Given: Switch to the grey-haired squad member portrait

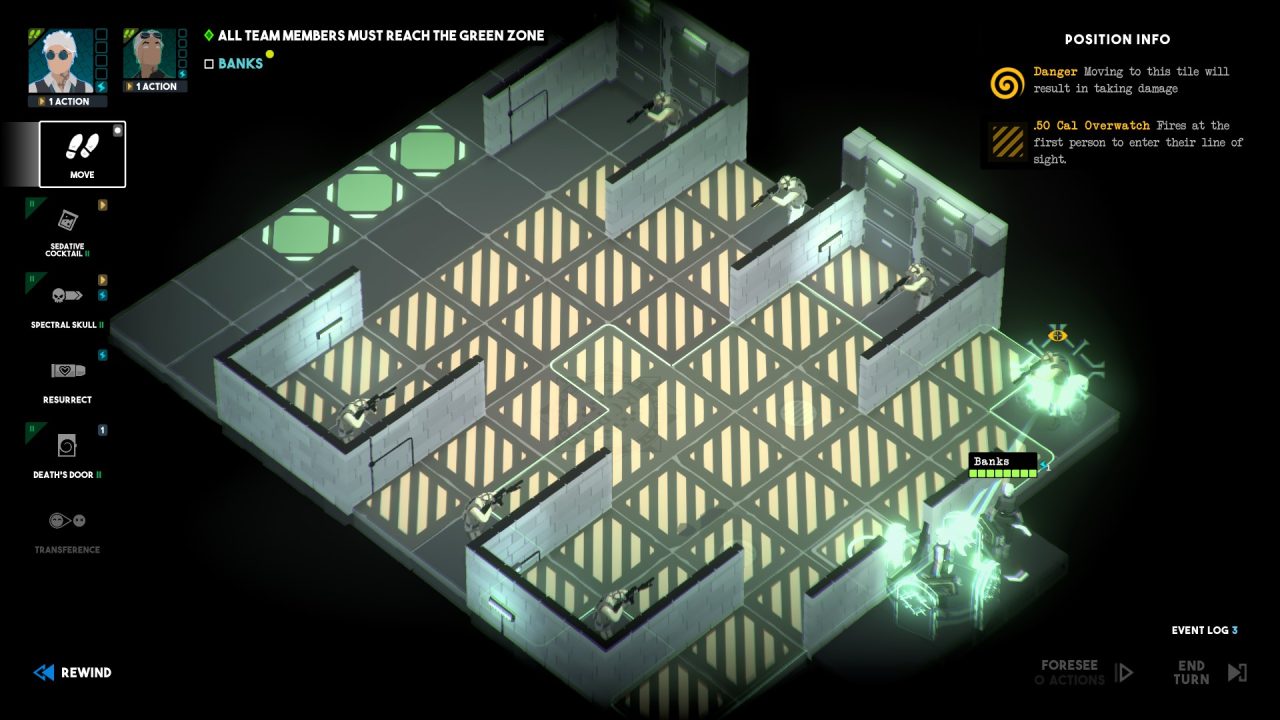Looking at the screenshot, I should point(149,51).
